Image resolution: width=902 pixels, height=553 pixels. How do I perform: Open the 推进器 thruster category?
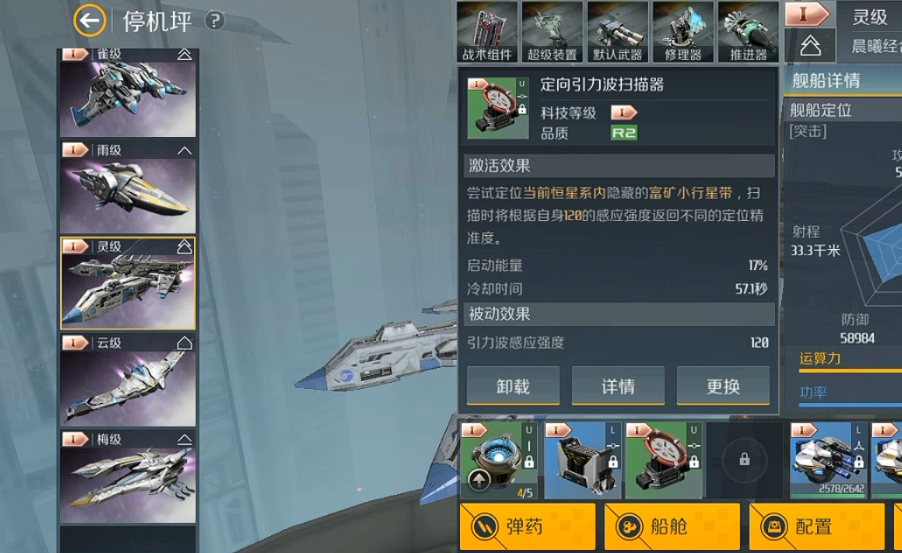tap(748, 32)
